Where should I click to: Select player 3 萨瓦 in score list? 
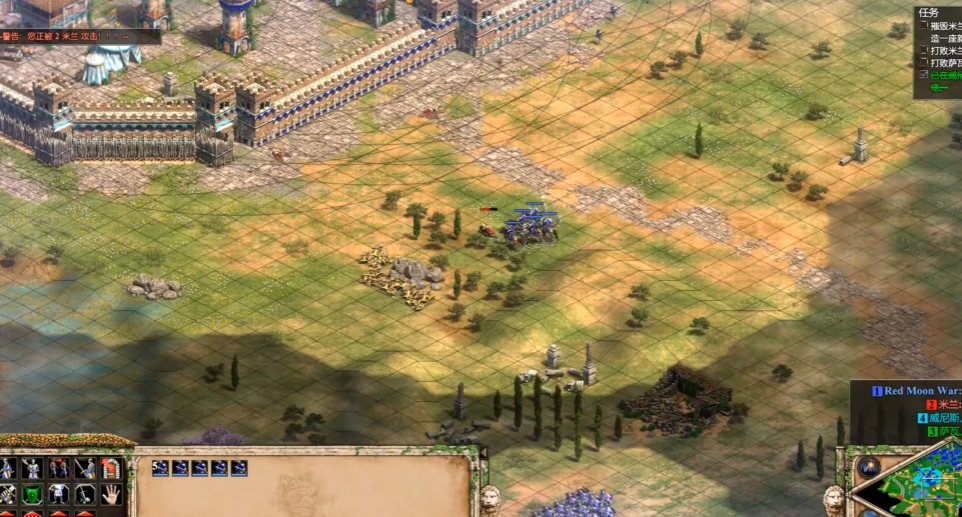click(x=945, y=432)
